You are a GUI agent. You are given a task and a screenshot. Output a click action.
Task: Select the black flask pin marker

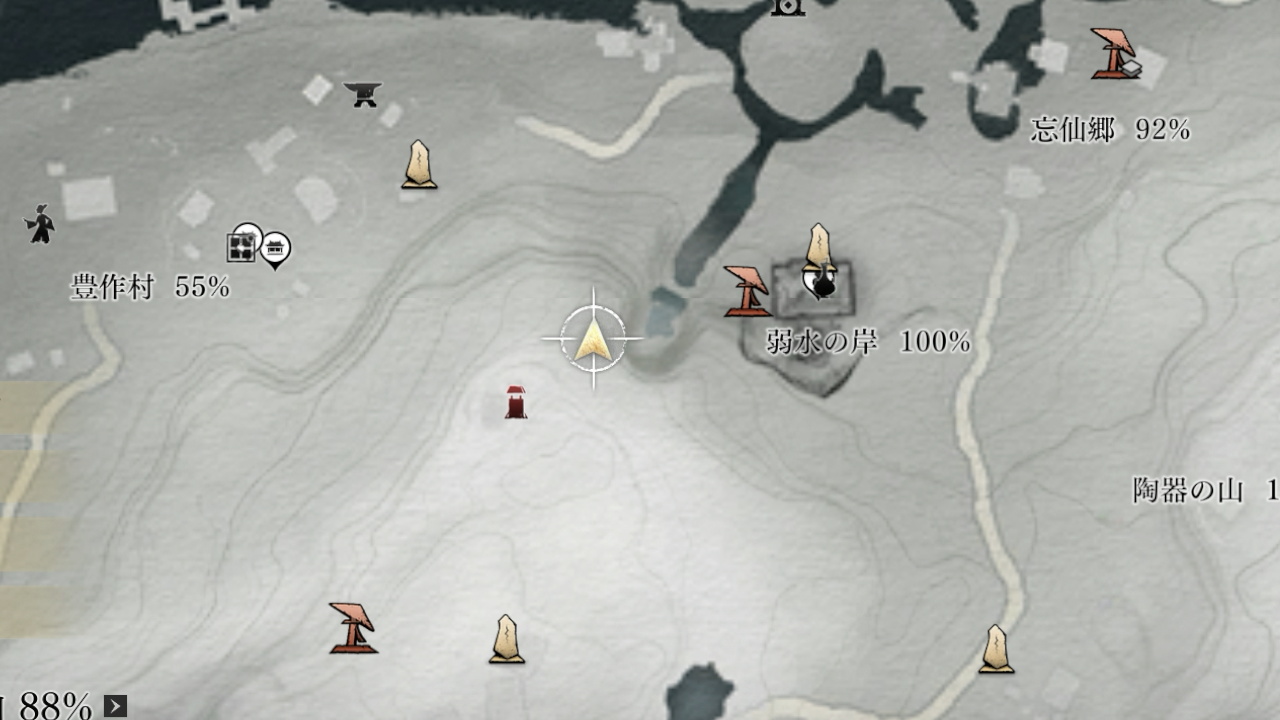pos(824,285)
